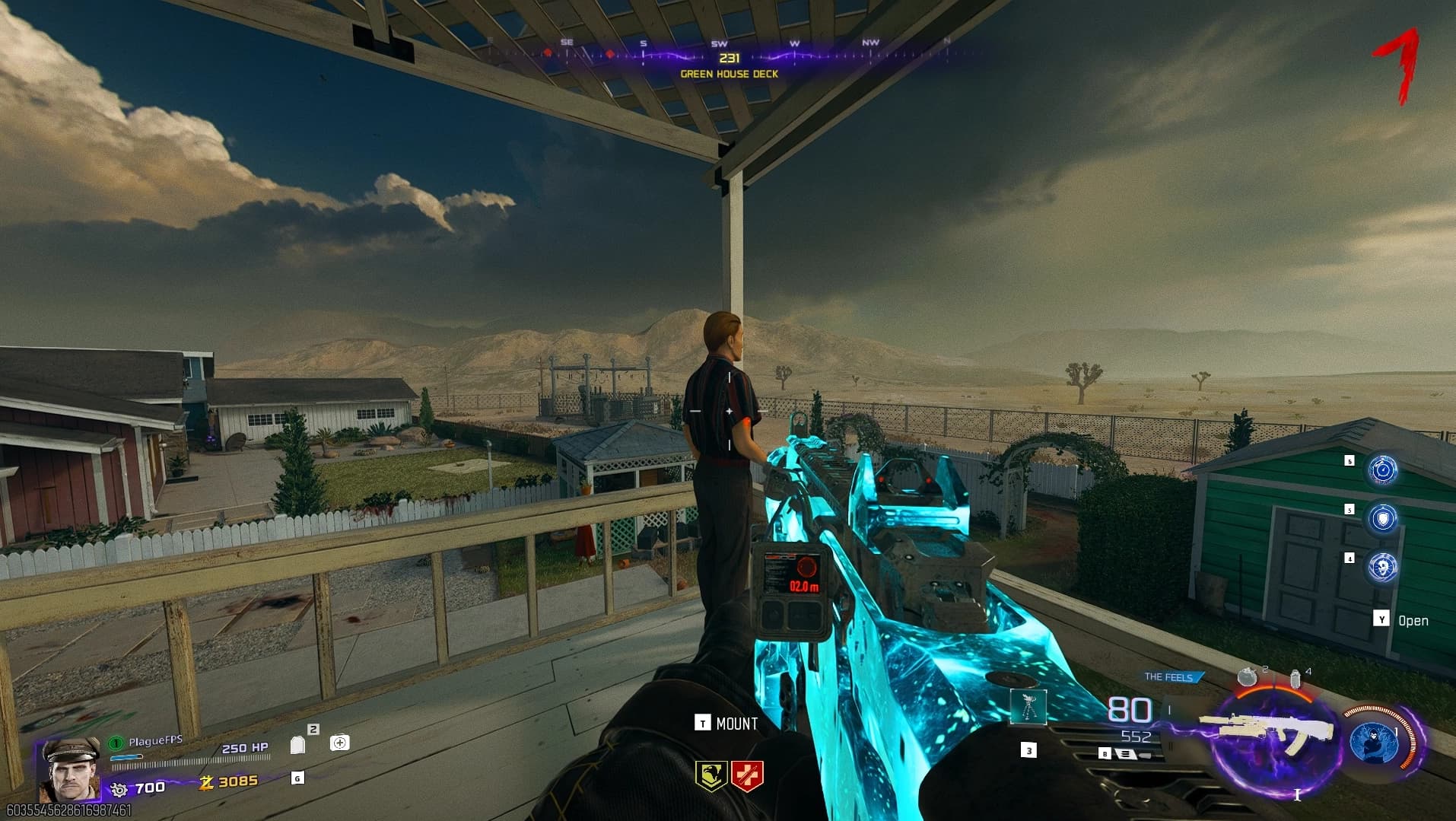
Task: Click the compass bar heading 231
Action: 729,58
